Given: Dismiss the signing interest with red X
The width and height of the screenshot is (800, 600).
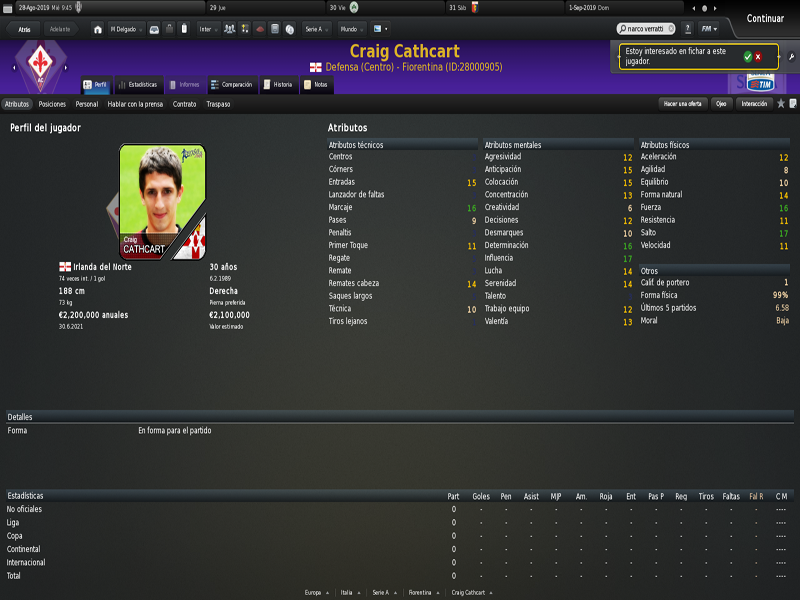Looking at the screenshot, I should coord(758,56).
